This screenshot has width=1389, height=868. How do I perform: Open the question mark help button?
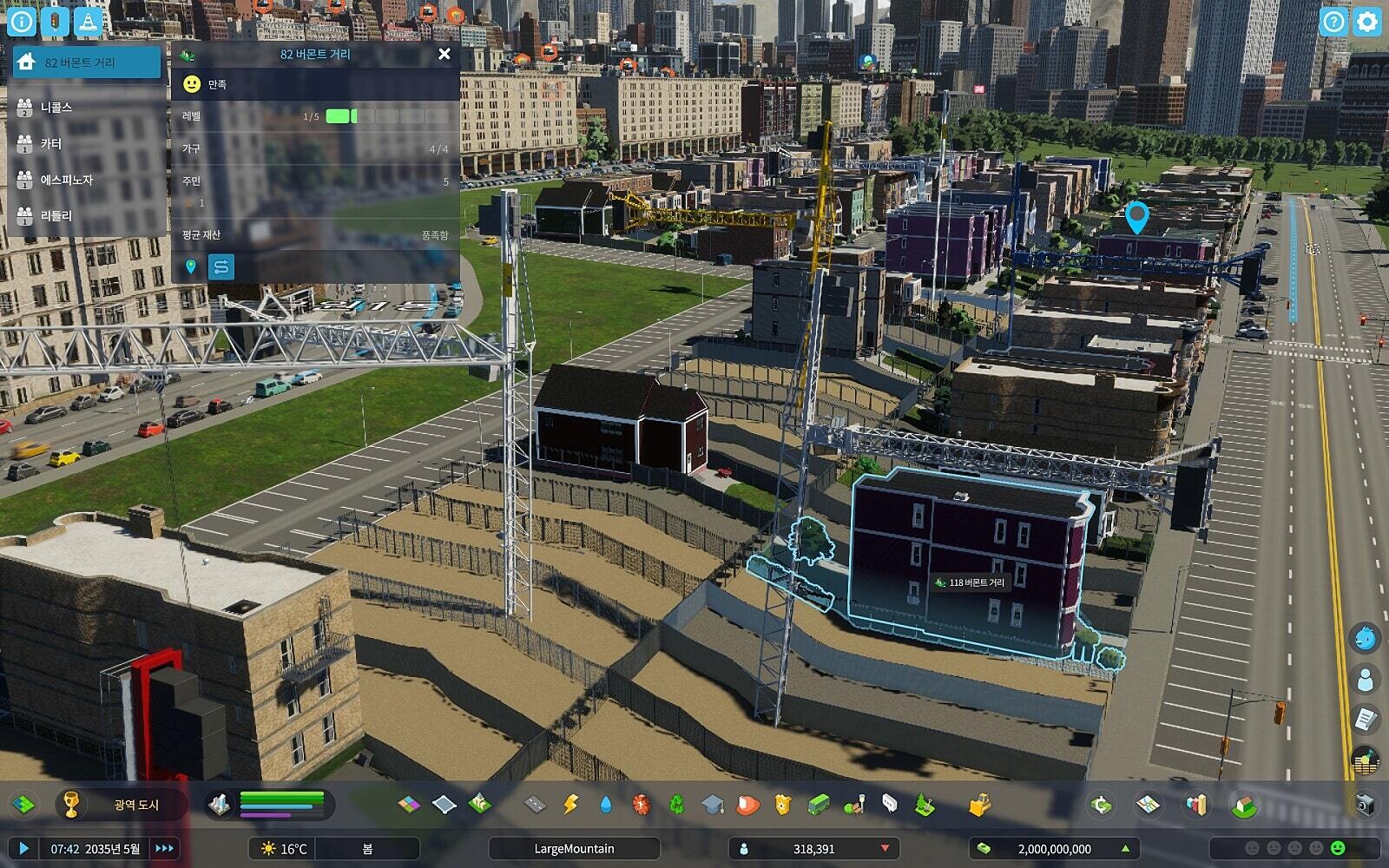pos(1333,22)
